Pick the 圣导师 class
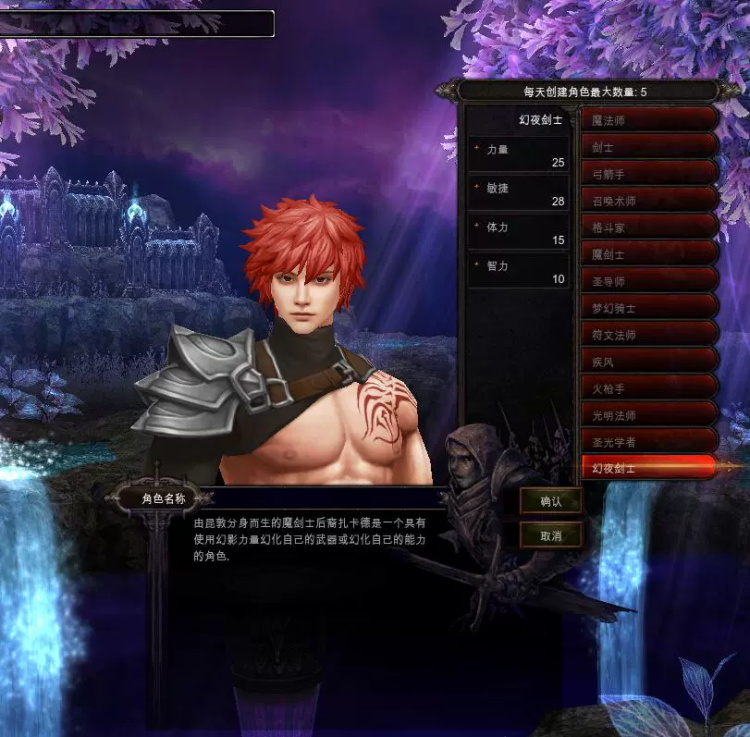Viewport: 750px width, 737px height. tap(648, 281)
